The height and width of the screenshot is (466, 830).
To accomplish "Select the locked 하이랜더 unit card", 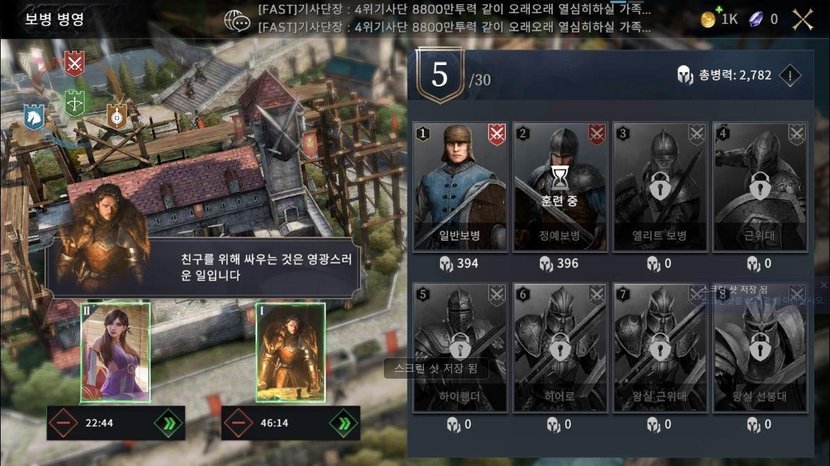I will [x=459, y=347].
